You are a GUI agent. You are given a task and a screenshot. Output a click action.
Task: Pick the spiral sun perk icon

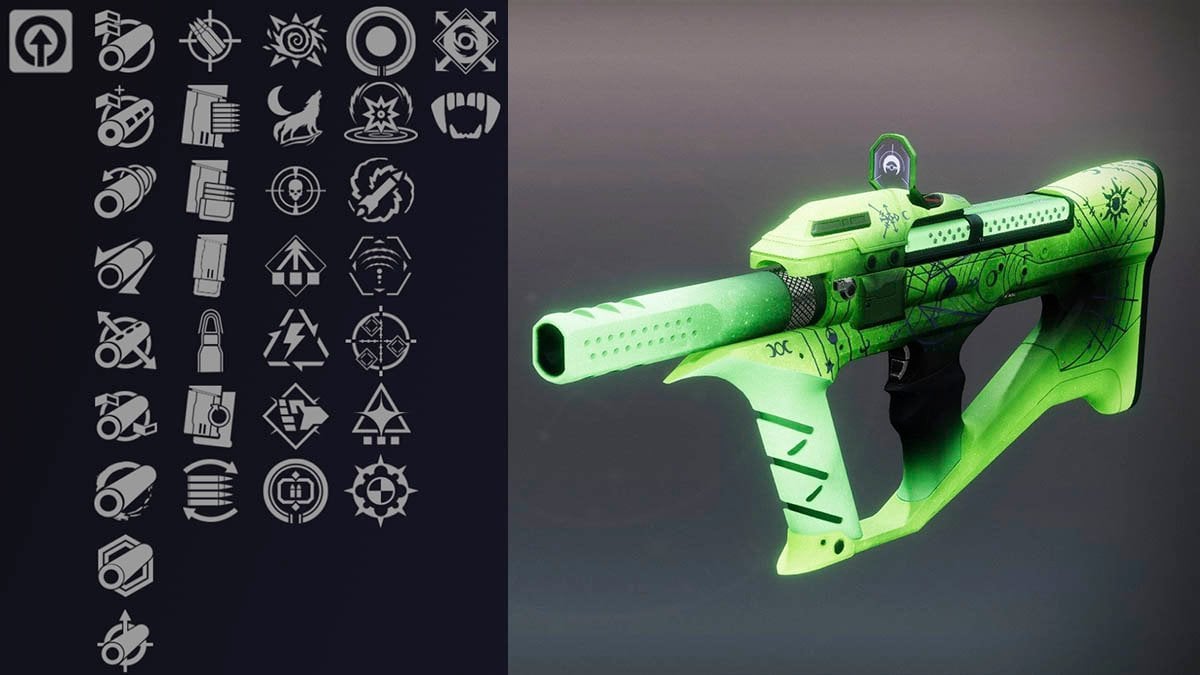(x=295, y=41)
